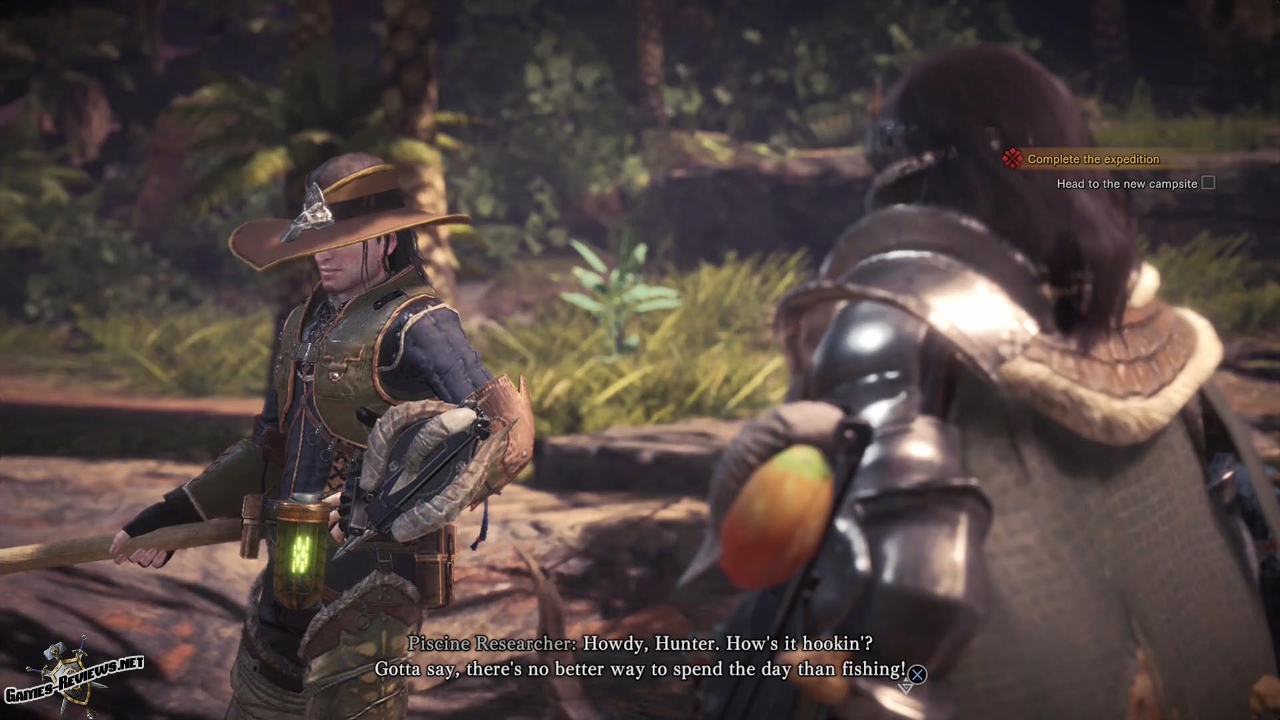
Task: Click the Head to the new campsite text
Action: (x=1128, y=184)
